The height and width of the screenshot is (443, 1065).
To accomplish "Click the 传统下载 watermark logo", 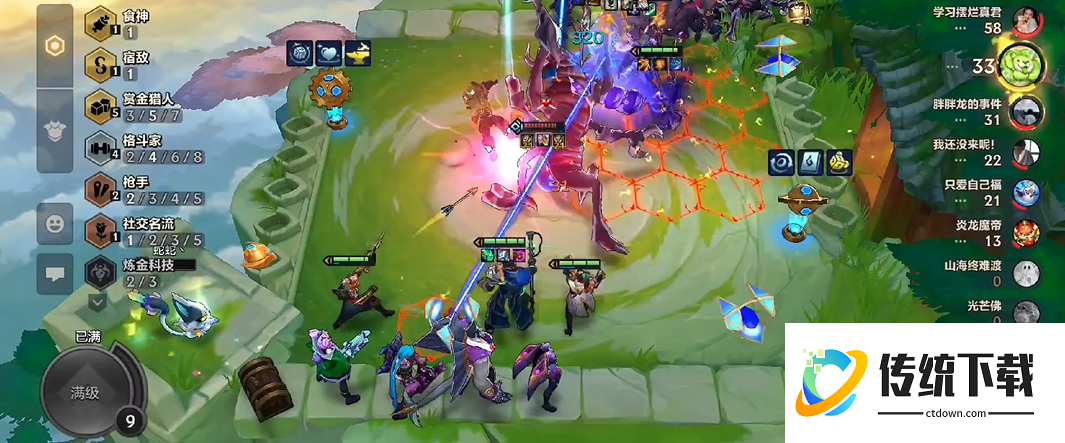I will (922, 382).
